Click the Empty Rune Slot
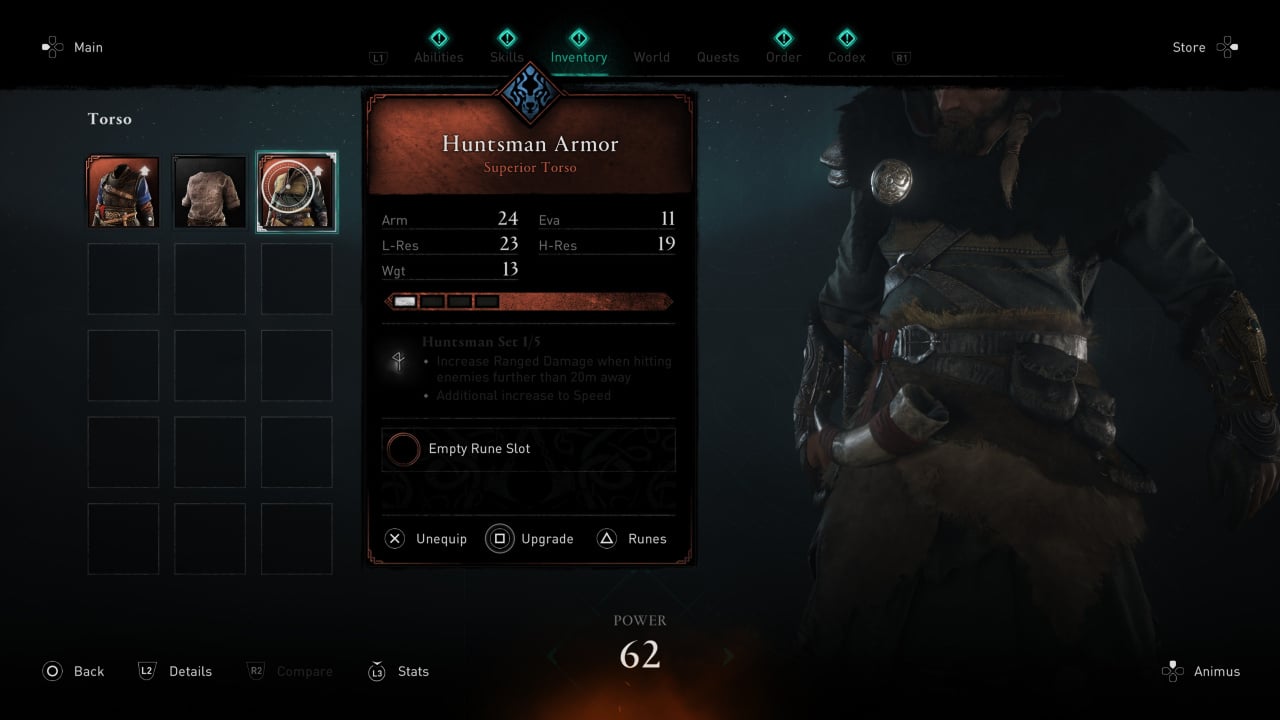 [528, 449]
